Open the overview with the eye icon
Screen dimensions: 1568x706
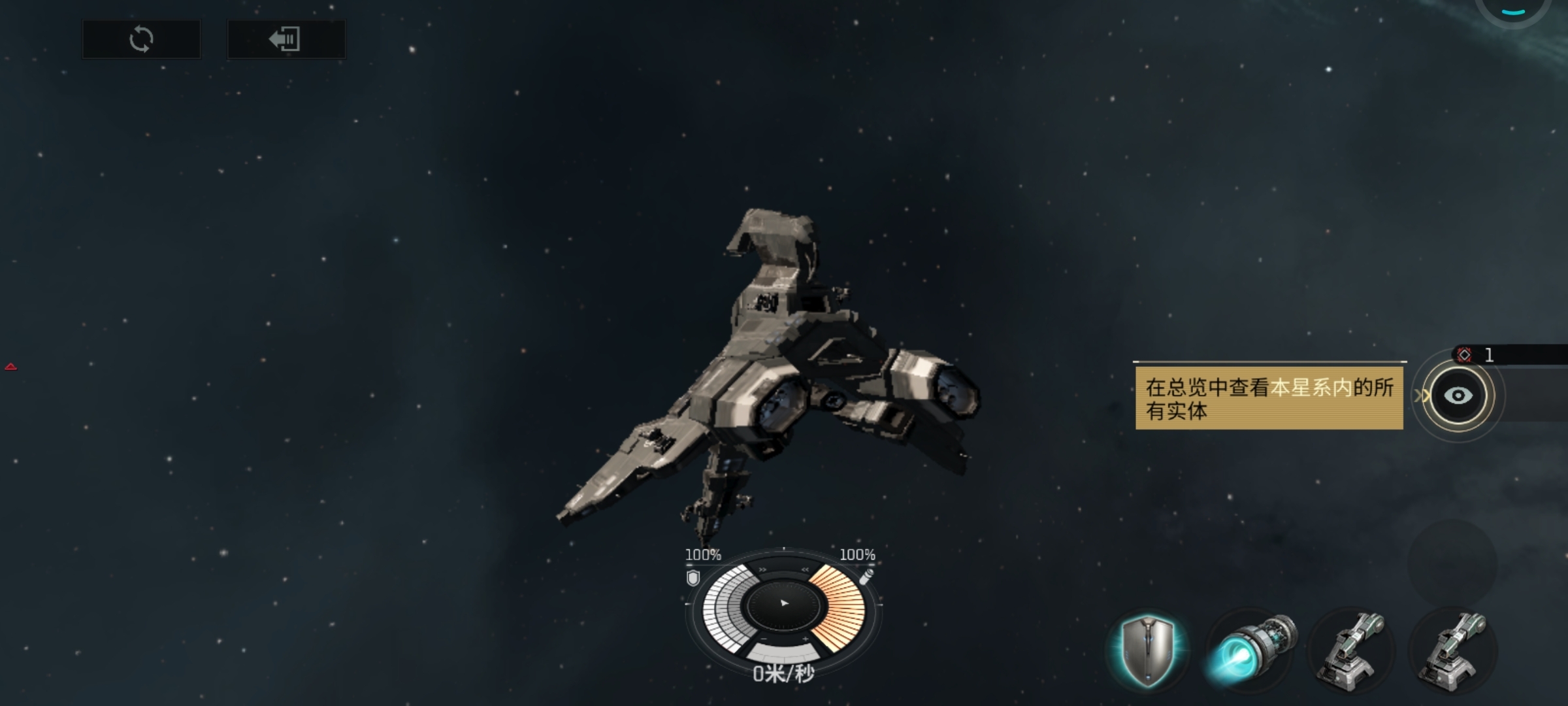[x=1458, y=395]
